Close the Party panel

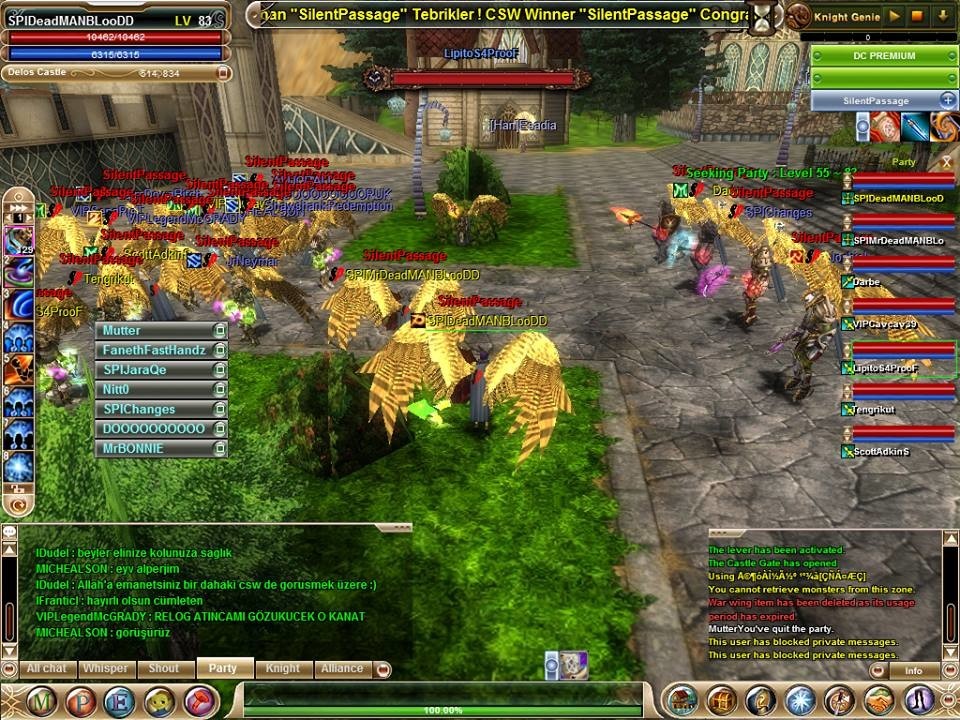[x=946, y=162]
